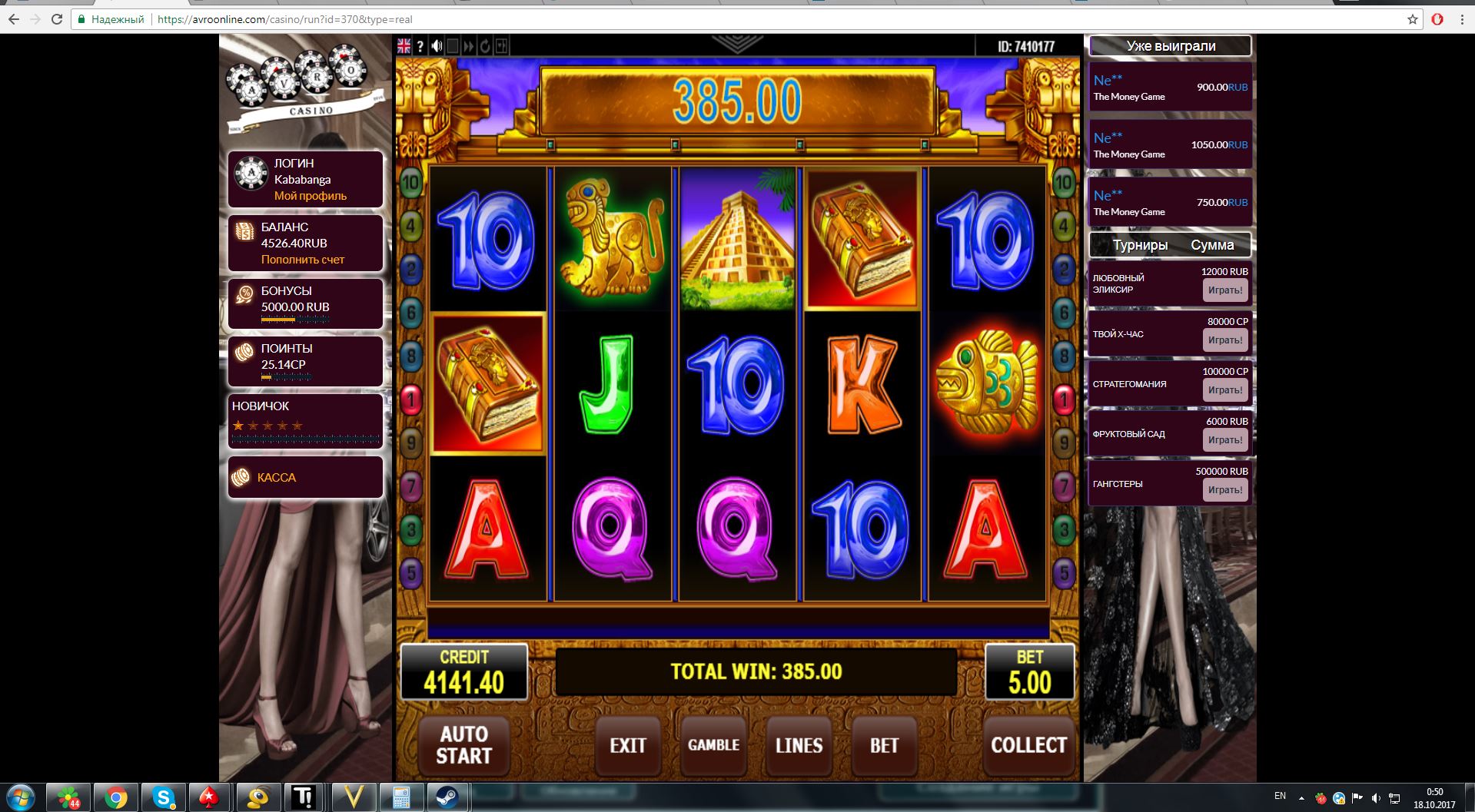Open the КАССА cashier panel
Screen dimensions: 1475x812
click(x=277, y=478)
